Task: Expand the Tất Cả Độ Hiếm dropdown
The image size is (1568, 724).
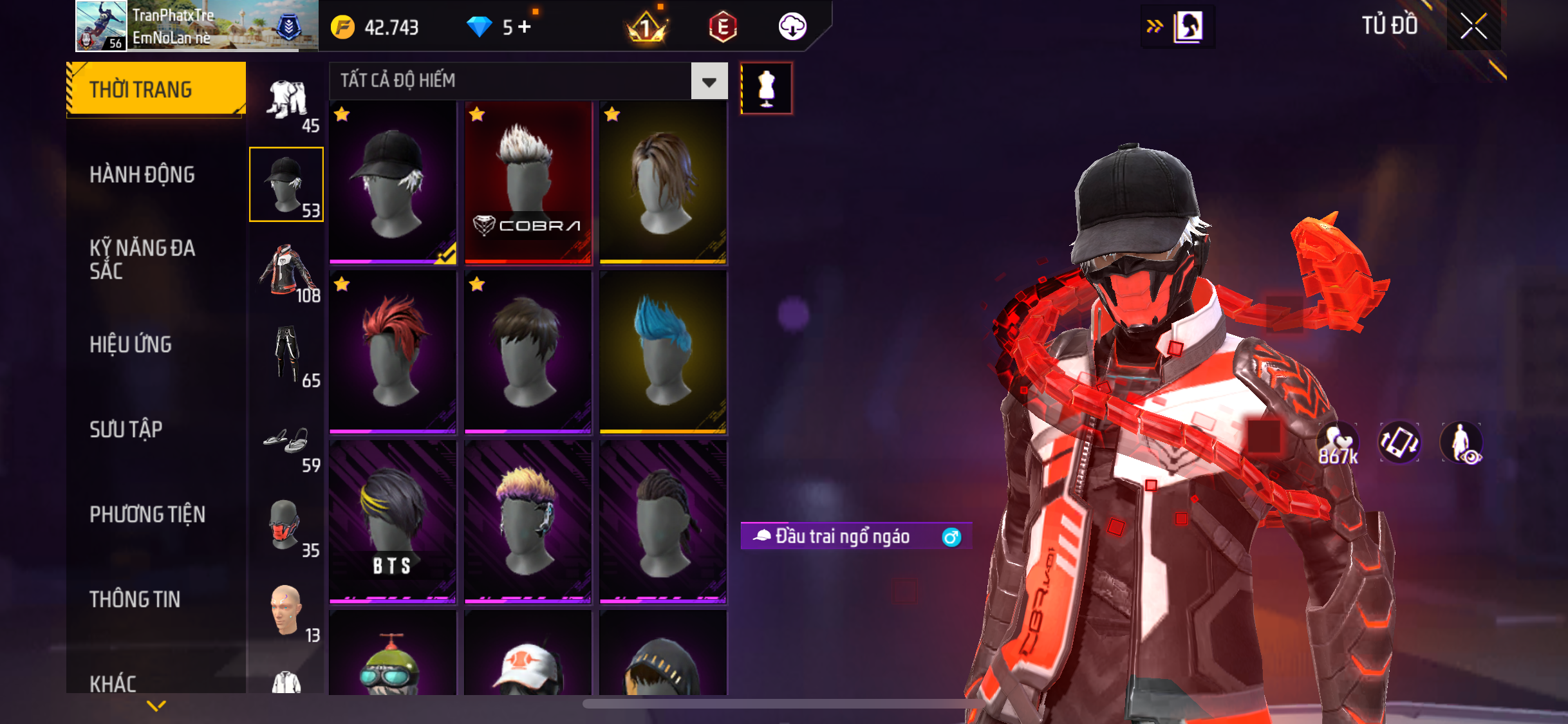Action: pos(709,81)
